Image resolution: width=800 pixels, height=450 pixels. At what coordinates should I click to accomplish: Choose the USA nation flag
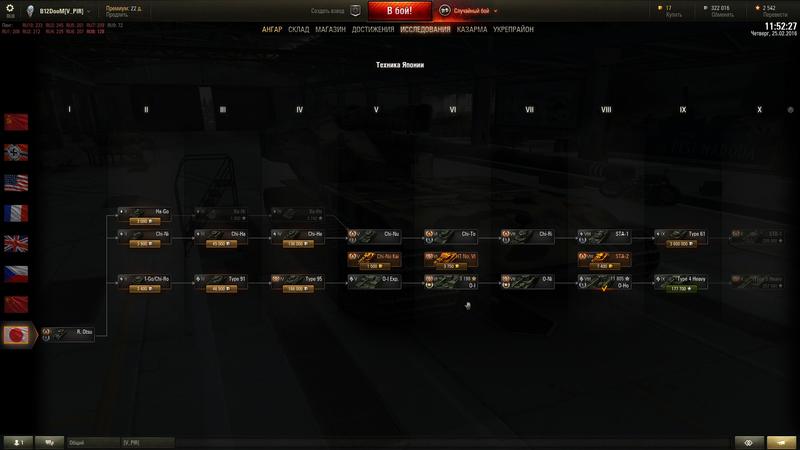click(16, 183)
